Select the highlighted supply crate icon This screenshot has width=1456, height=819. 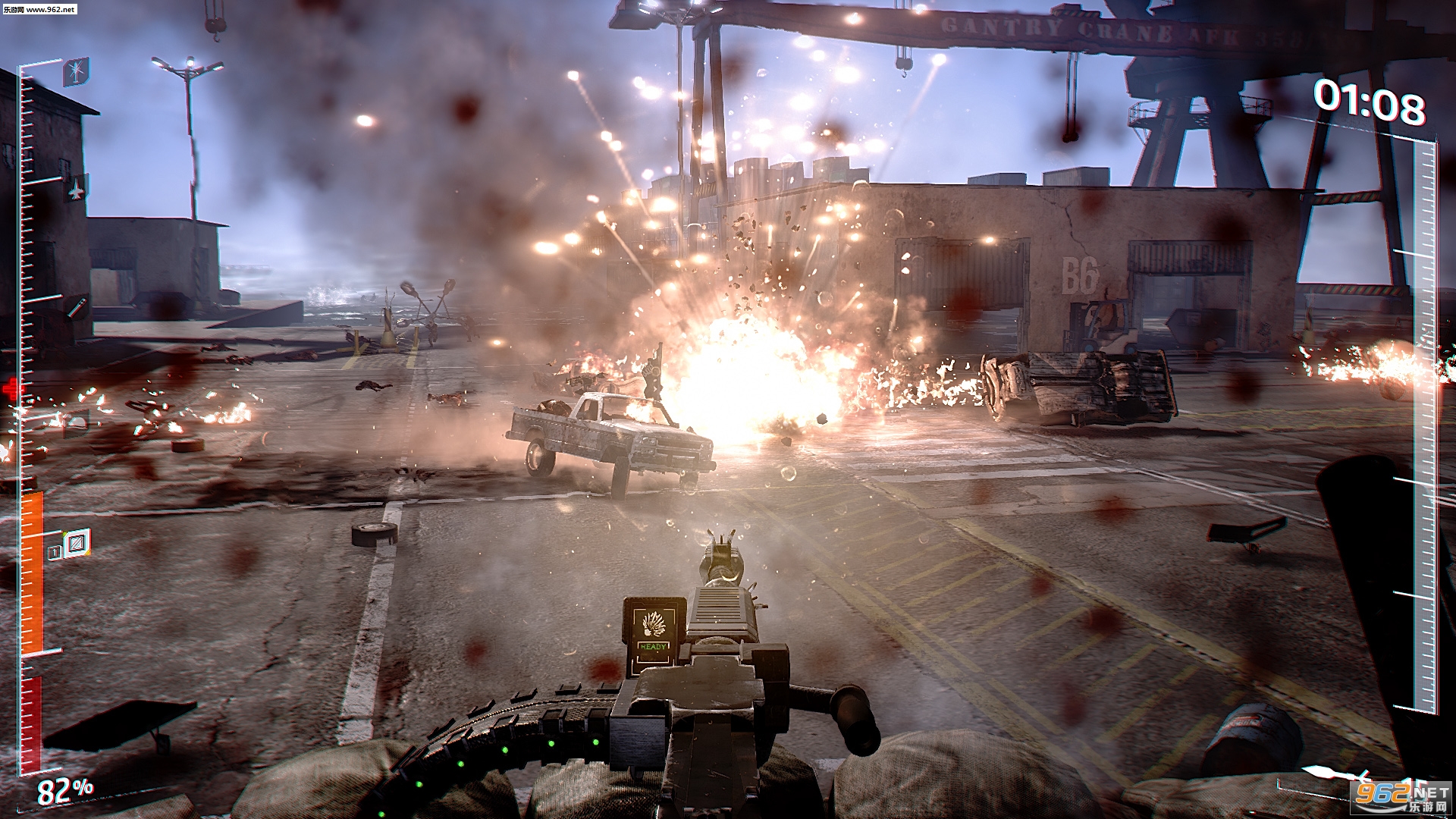(77, 542)
